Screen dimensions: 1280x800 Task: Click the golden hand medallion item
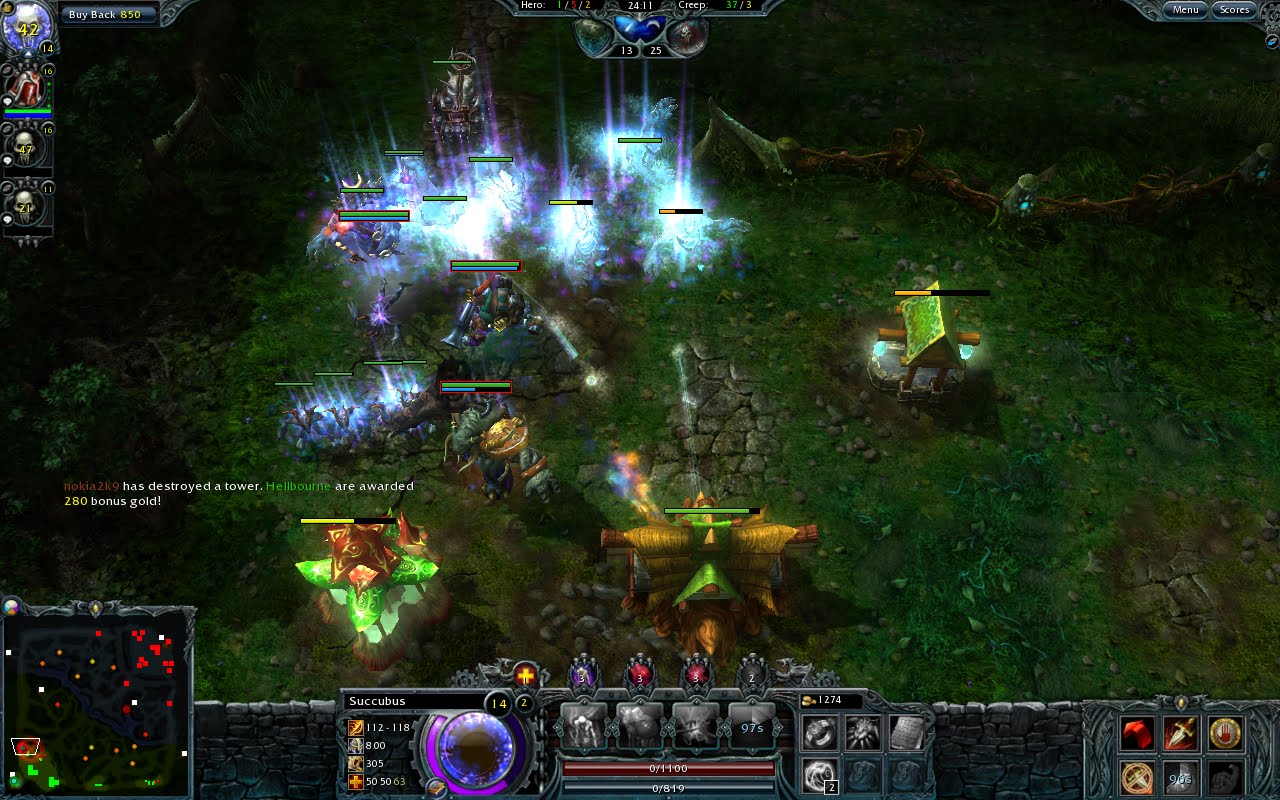coord(1225,732)
